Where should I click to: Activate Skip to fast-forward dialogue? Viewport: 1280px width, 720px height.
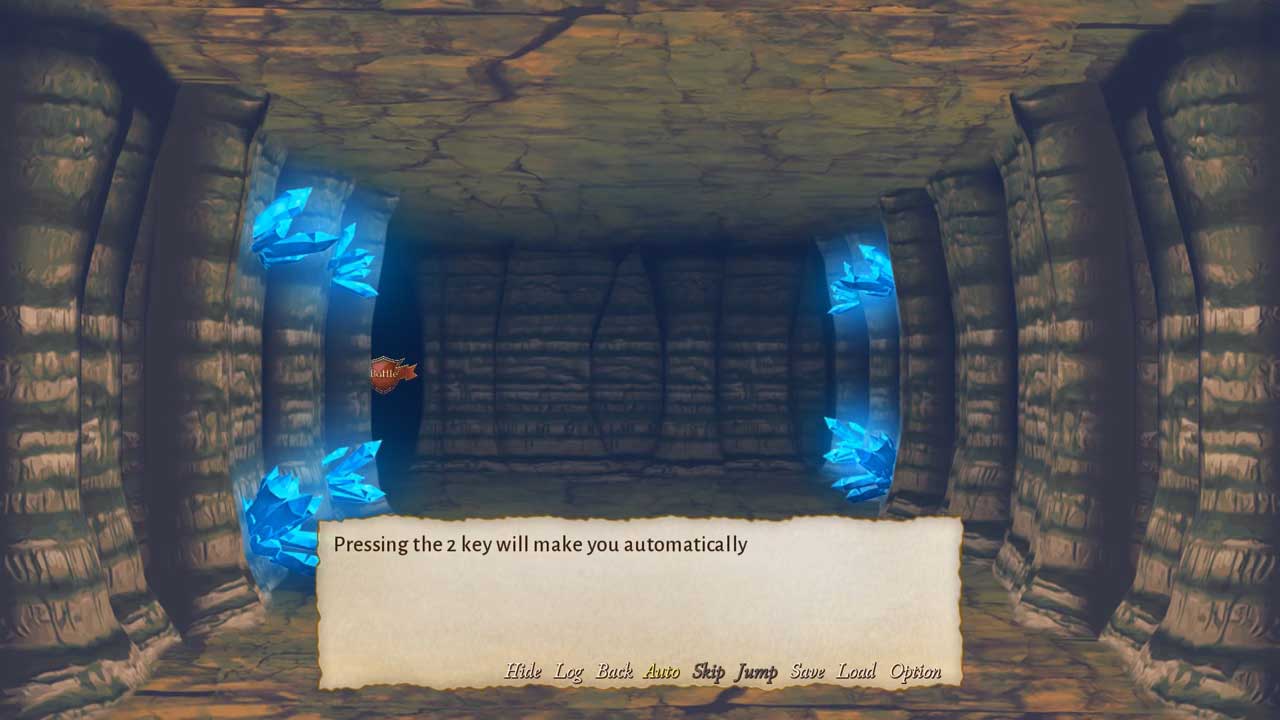[708, 672]
